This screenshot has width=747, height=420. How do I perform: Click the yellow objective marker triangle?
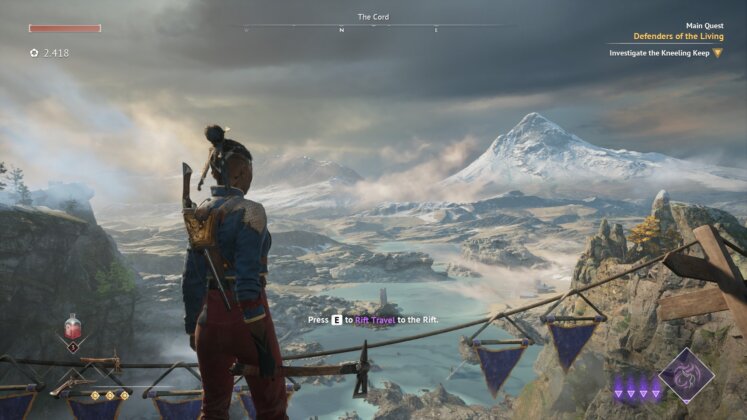pyautogui.click(x=717, y=52)
